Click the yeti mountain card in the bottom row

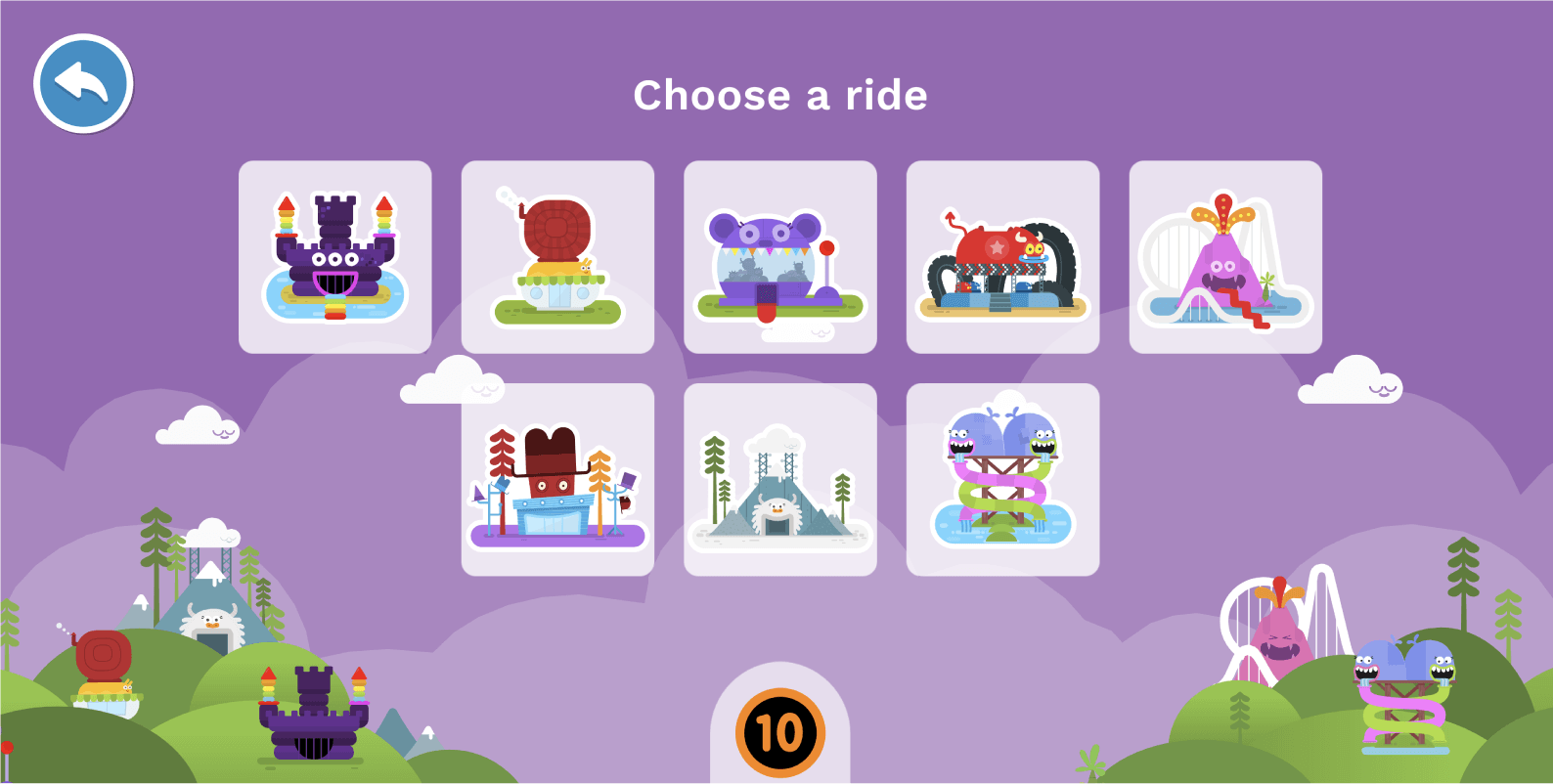coord(779,476)
